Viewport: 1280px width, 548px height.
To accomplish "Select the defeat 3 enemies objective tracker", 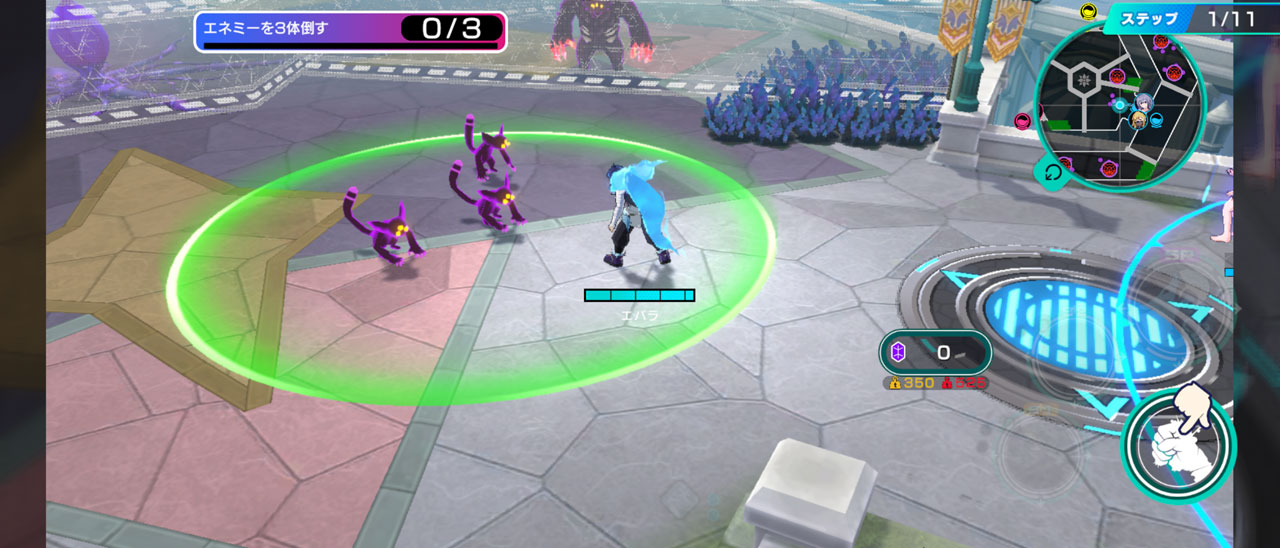I will point(350,30).
